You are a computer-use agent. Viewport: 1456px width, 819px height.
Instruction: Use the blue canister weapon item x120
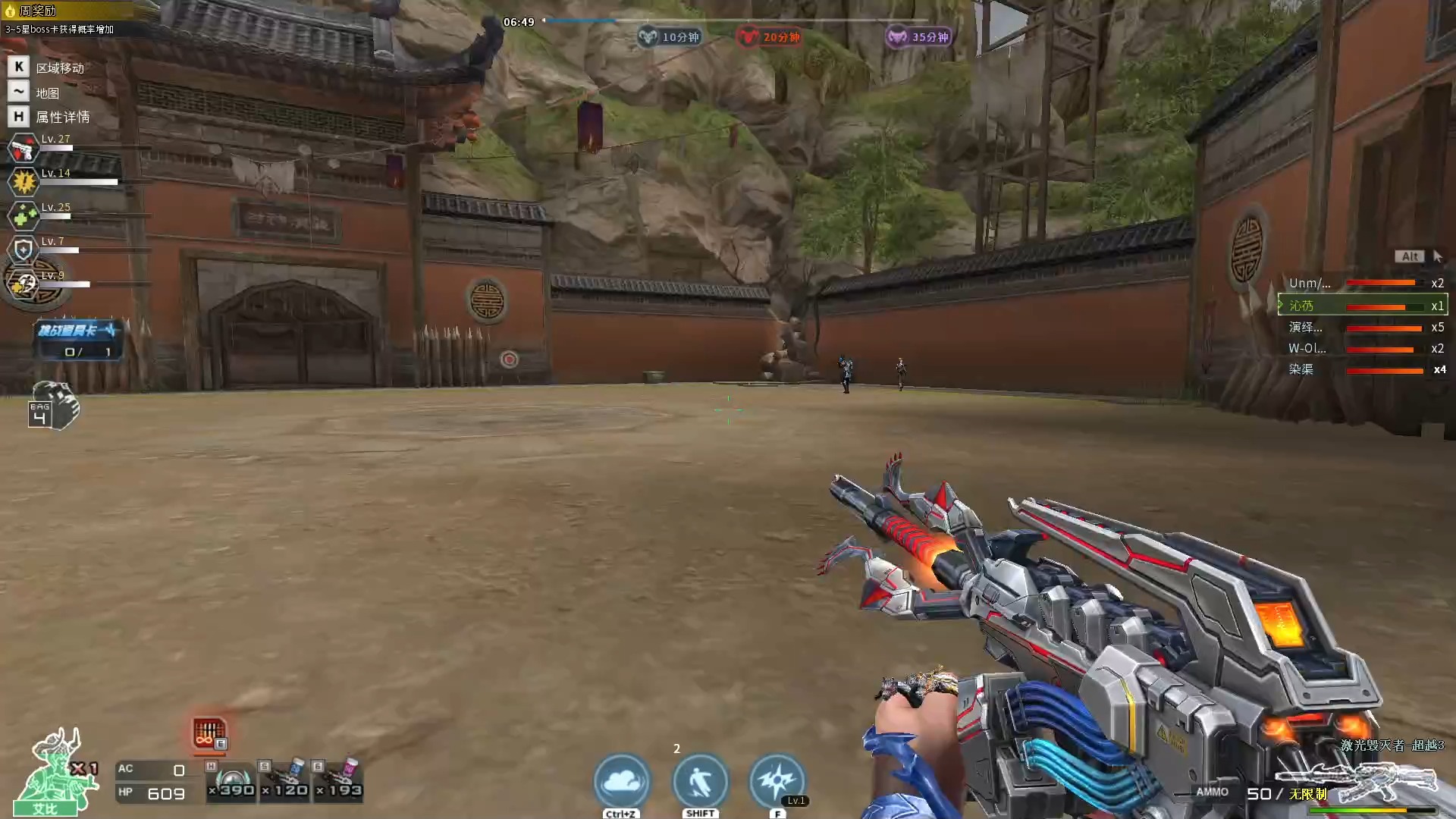point(285,783)
